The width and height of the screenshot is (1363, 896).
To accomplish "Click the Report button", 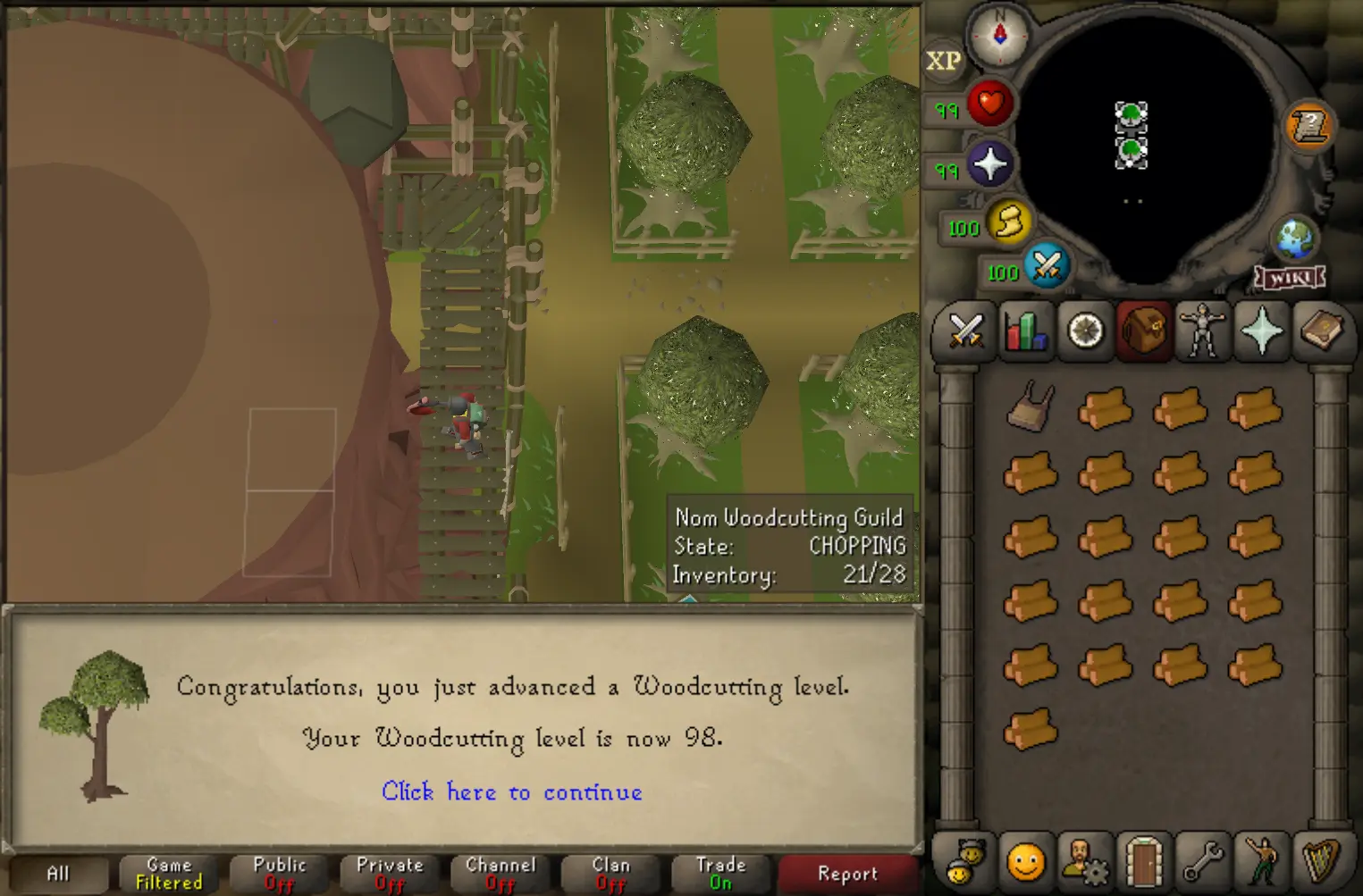I will [846, 873].
